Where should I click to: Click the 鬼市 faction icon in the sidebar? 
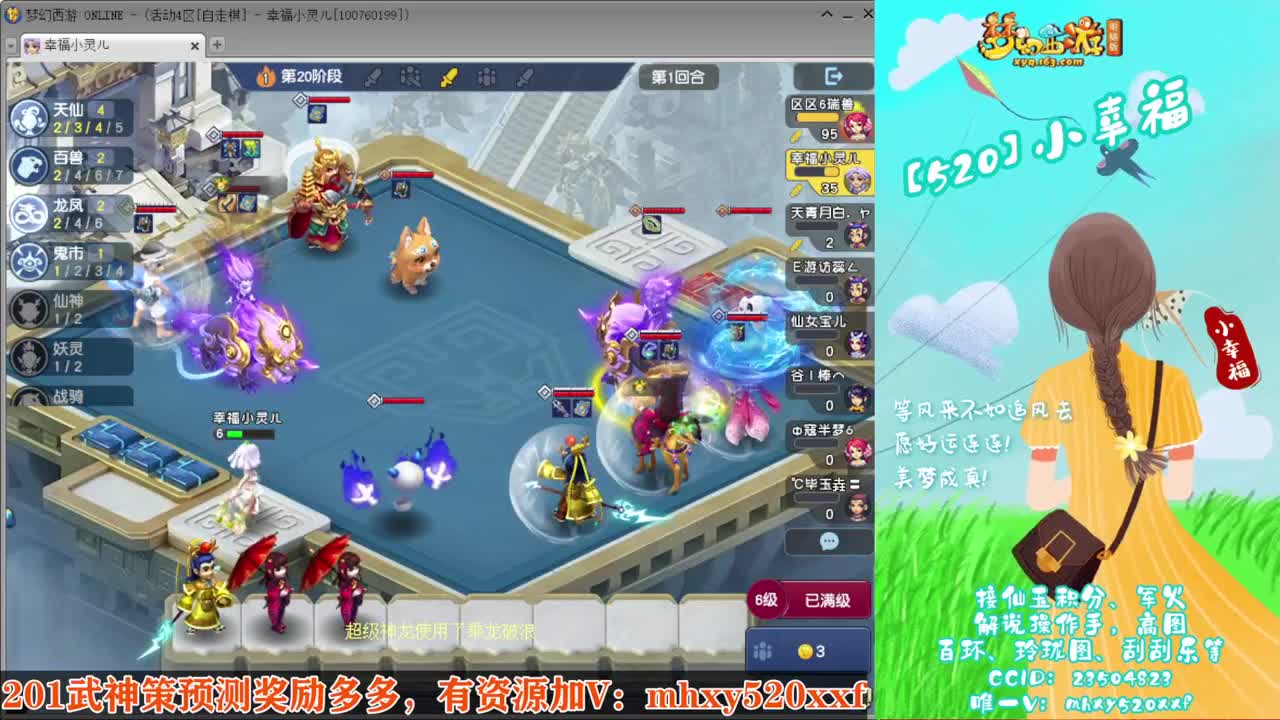(x=30, y=261)
